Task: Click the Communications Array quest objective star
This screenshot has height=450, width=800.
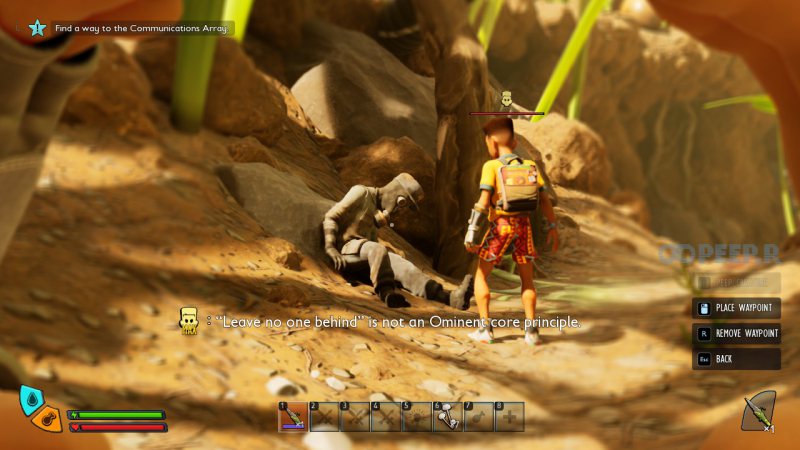Action: [x=37, y=28]
